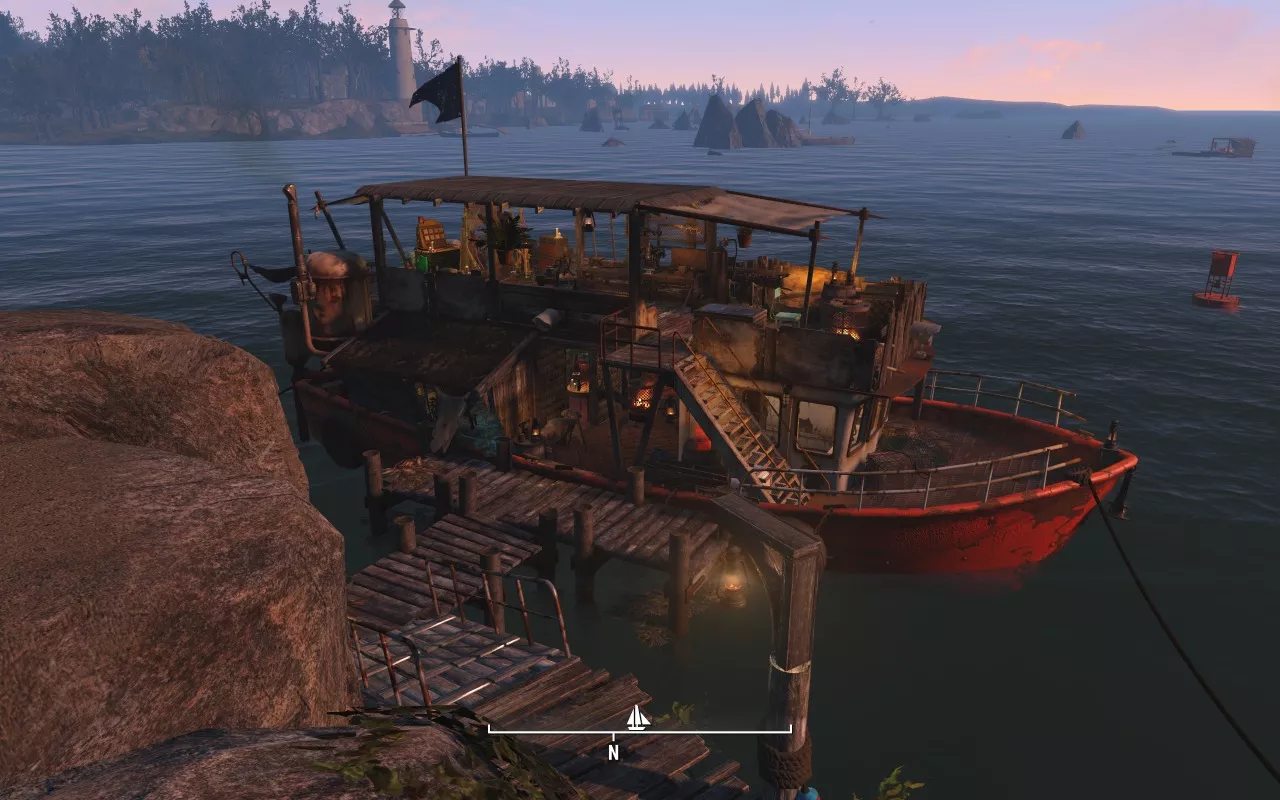Screen dimensions: 1280x800
Task: Click the sailboat marker on the compass
Action: [x=636, y=718]
